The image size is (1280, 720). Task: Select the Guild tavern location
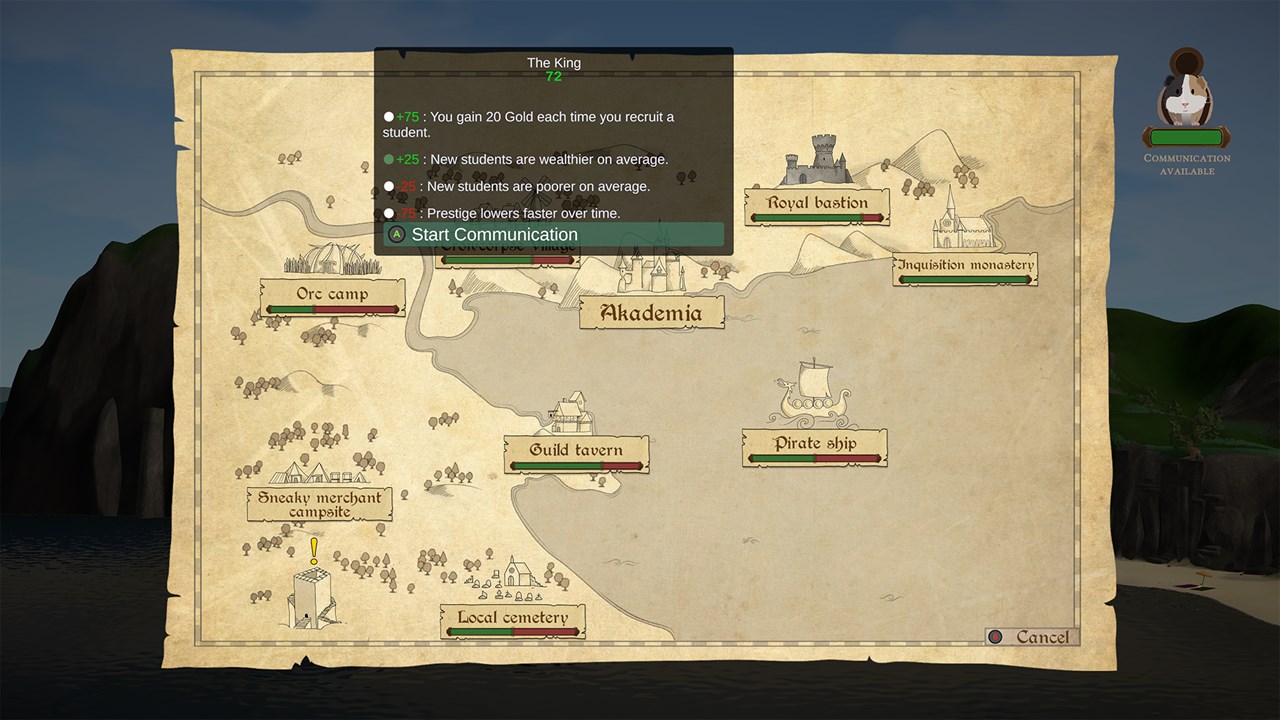pyautogui.click(x=576, y=452)
